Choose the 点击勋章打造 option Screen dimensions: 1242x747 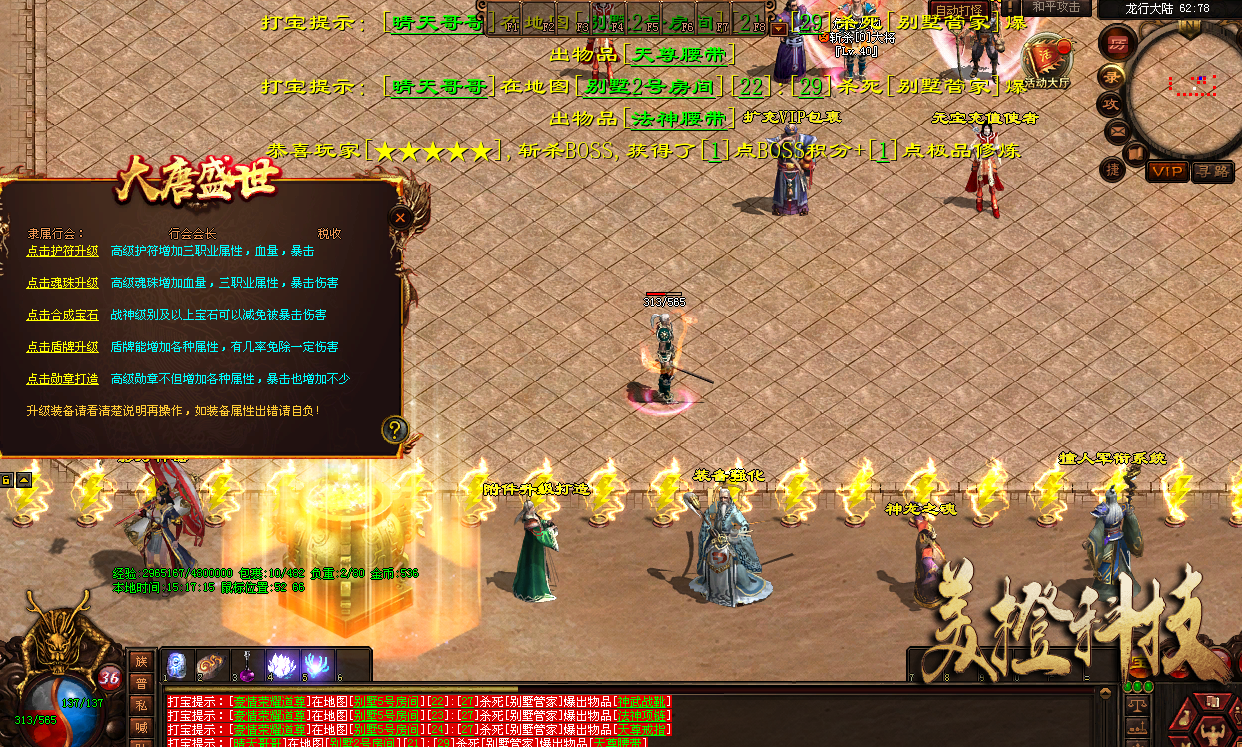tap(62, 379)
